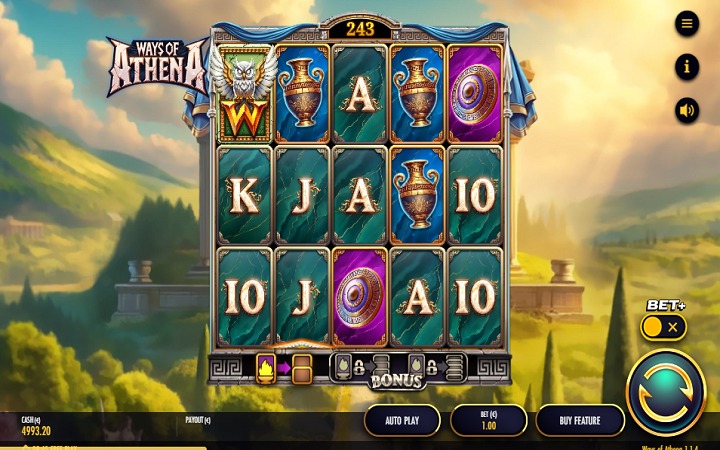
Task: Spin the reels with the round button
Action: (x=665, y=392)
